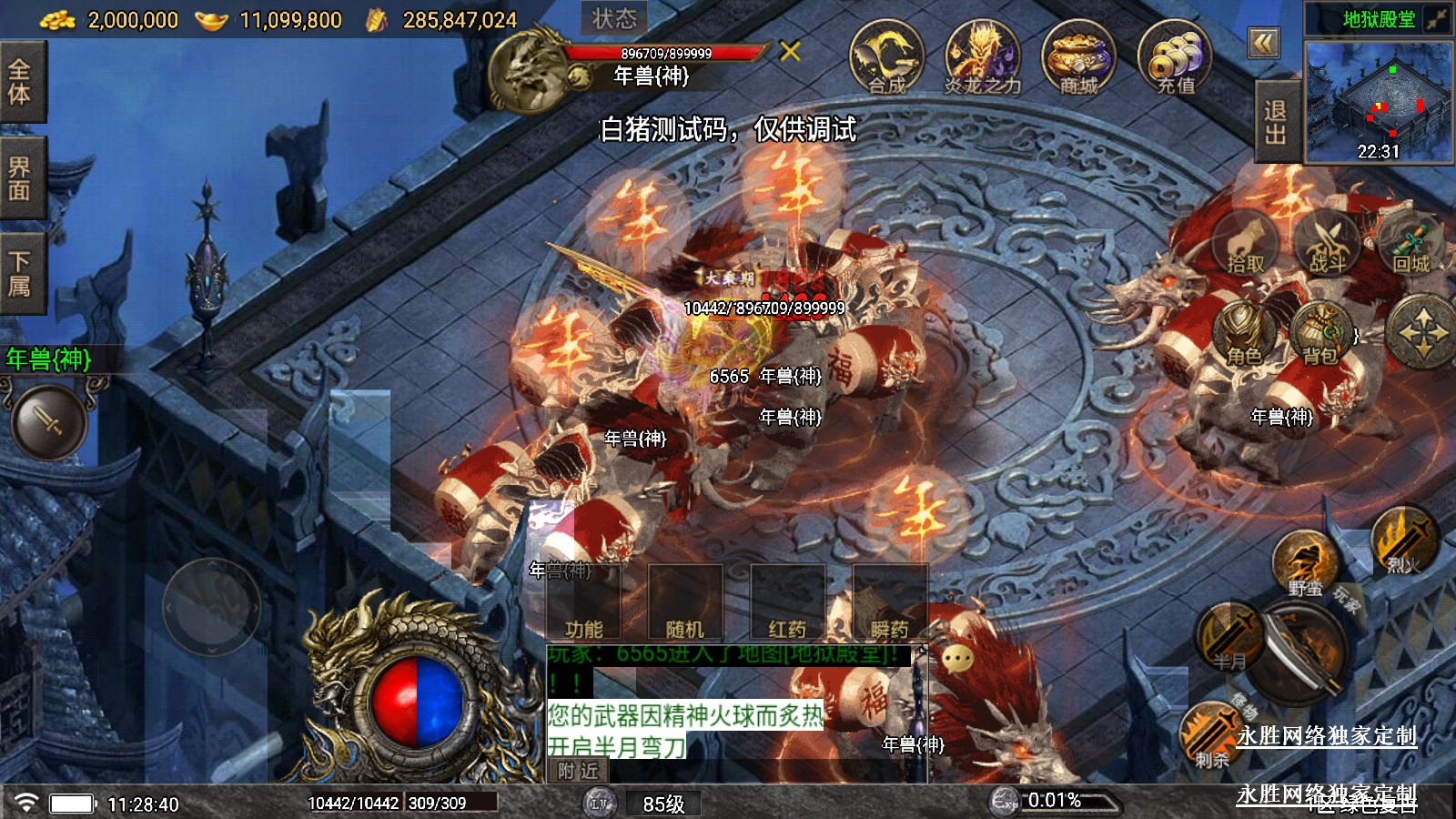Open the 炎龙之力 dragon power icon

[x=982, y=57]
